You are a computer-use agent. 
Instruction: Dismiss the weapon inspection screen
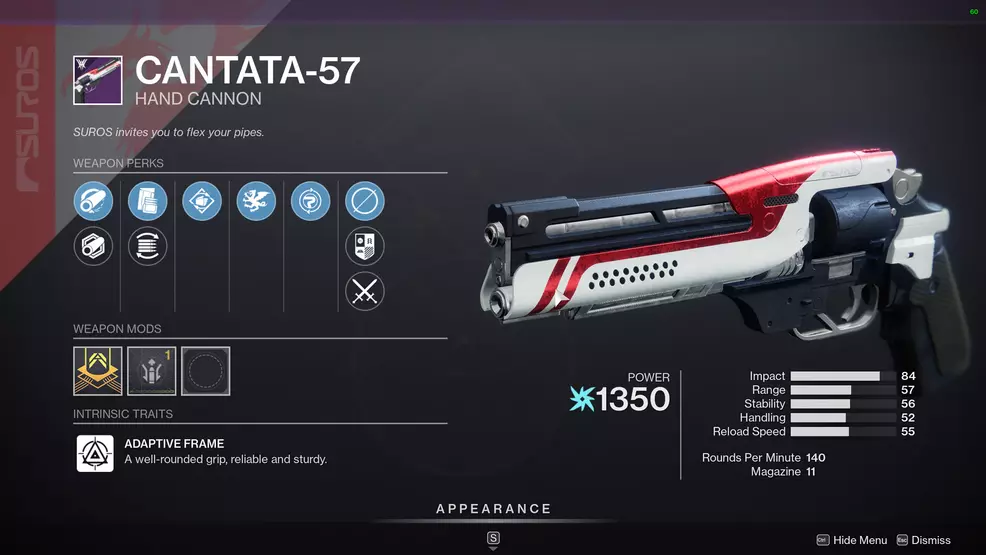point(923,540)
